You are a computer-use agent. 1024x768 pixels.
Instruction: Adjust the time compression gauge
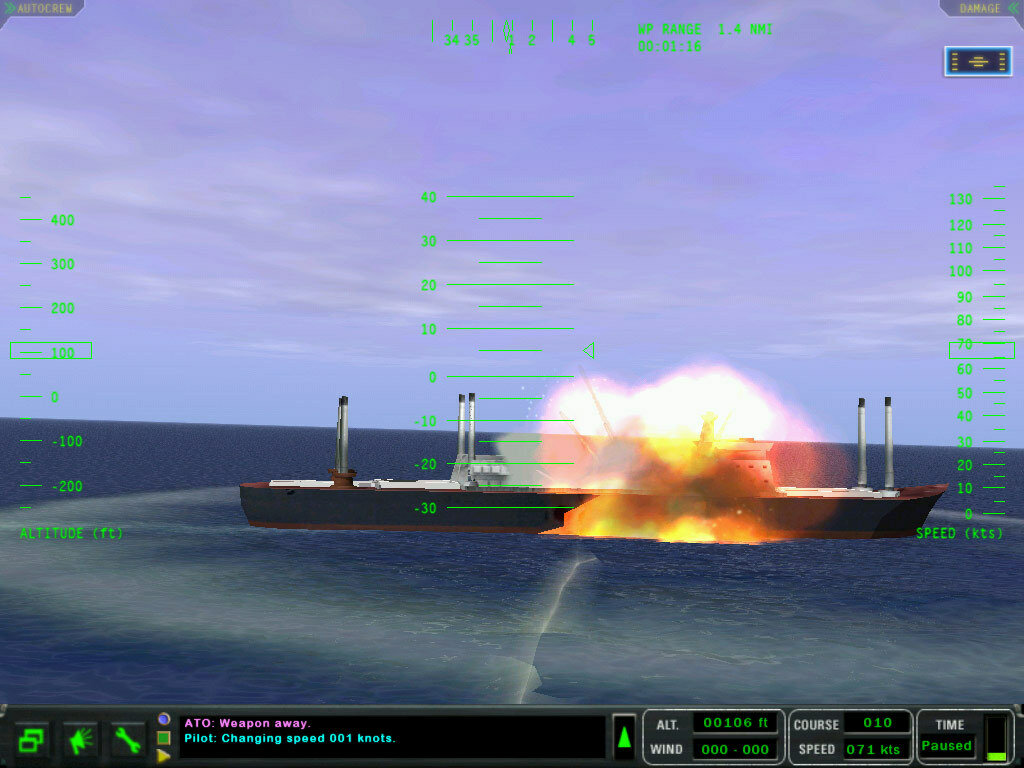(x=996, y=738)
